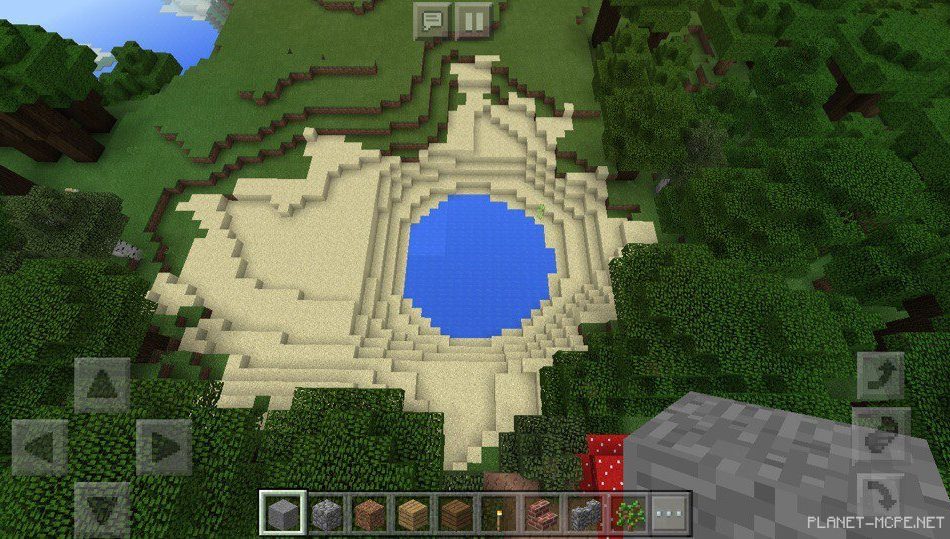The height and width of the screenshot is (539, 950).
Task: Select the brick stairs slot
Action: coord(541,514)
